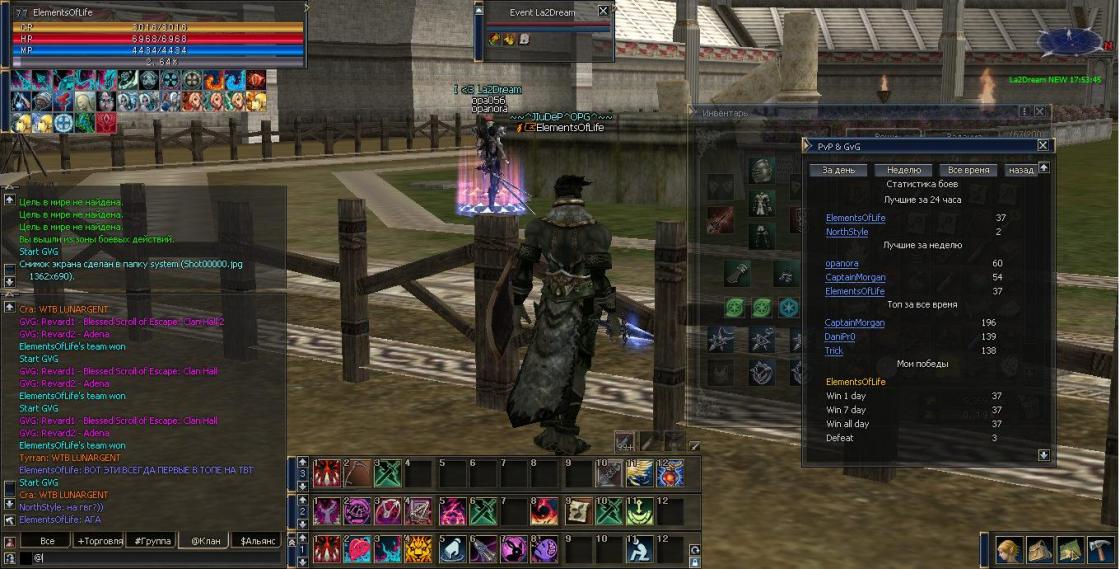Switch to the "Неделю" weekly statistics

click(903, 170)
